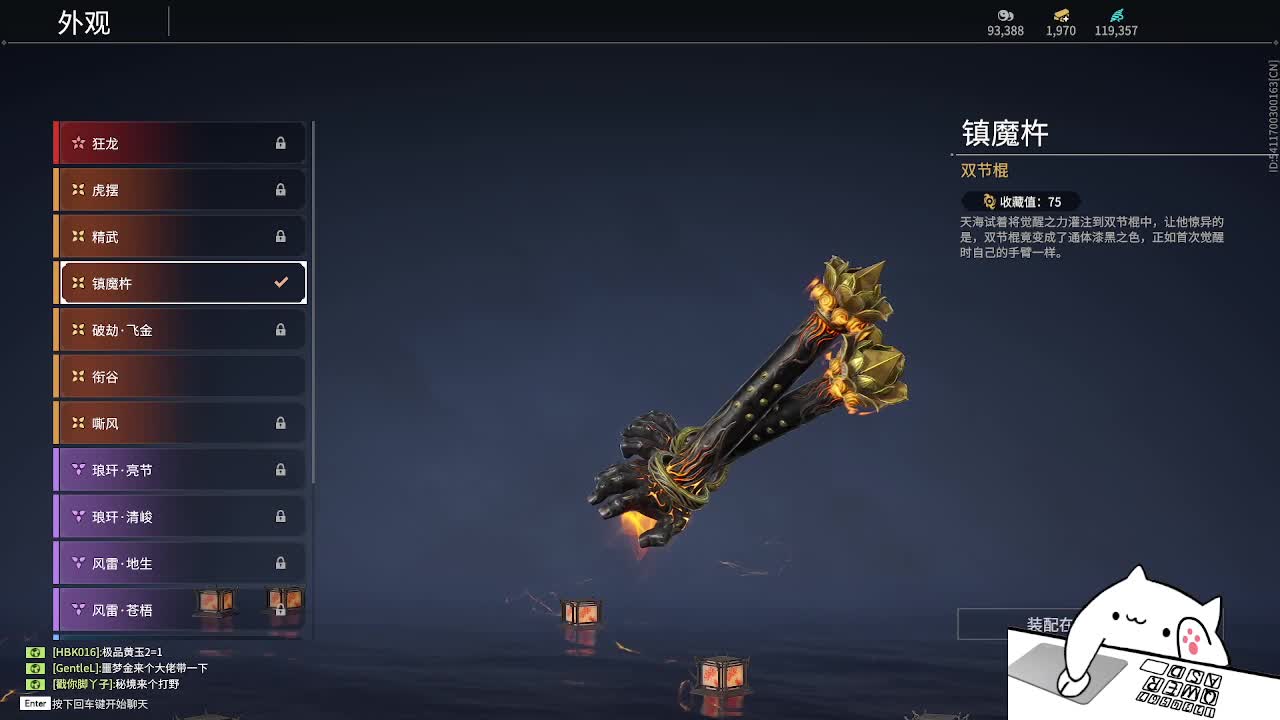
Task: Select the 狂龙 skin entry
Action: [182, 143]
